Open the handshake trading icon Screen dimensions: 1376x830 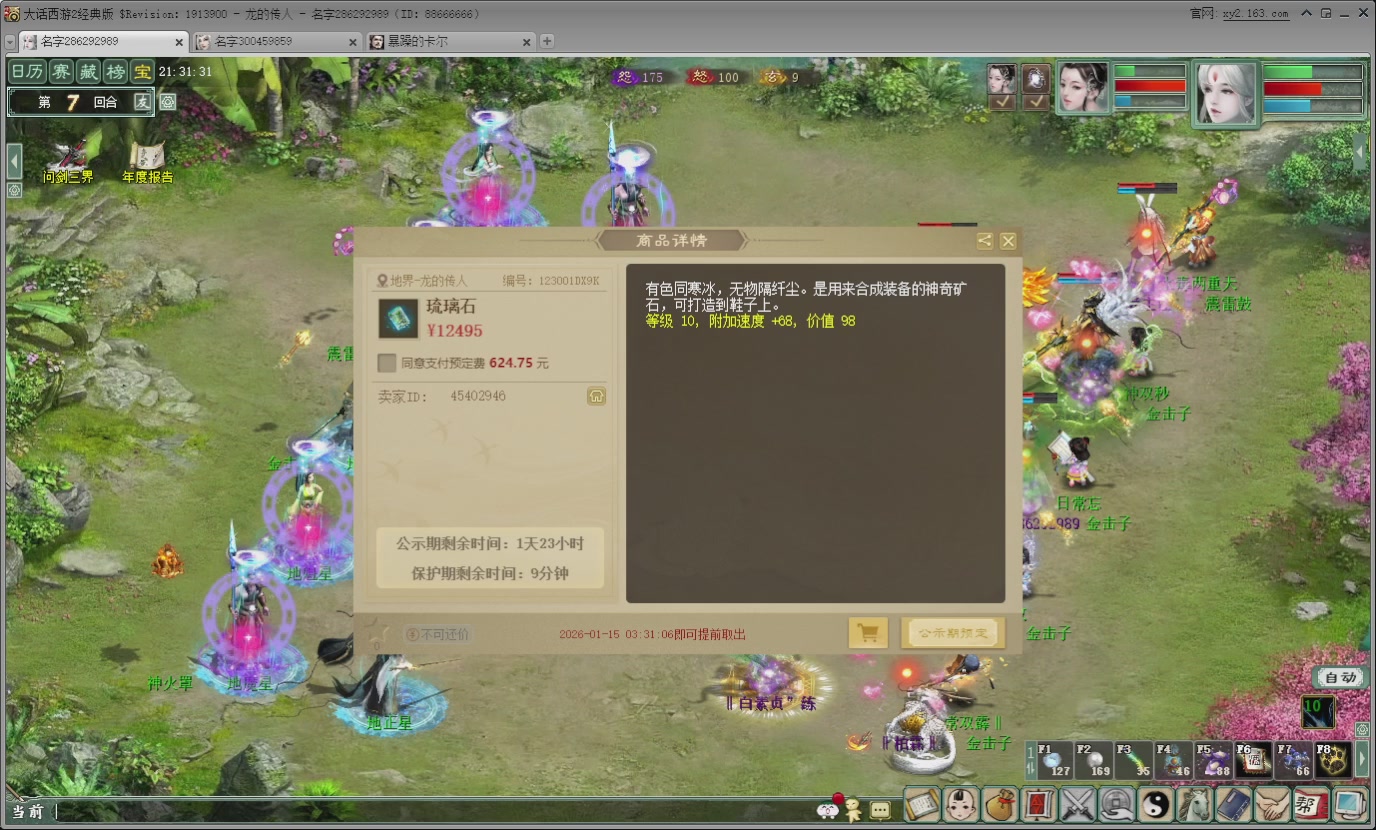pos(1272,805)
